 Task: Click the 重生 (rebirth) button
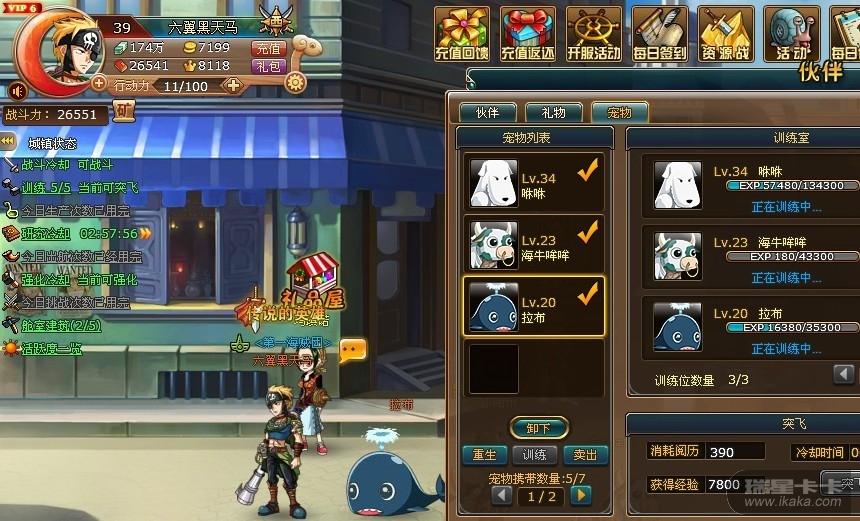click(484, 455)
